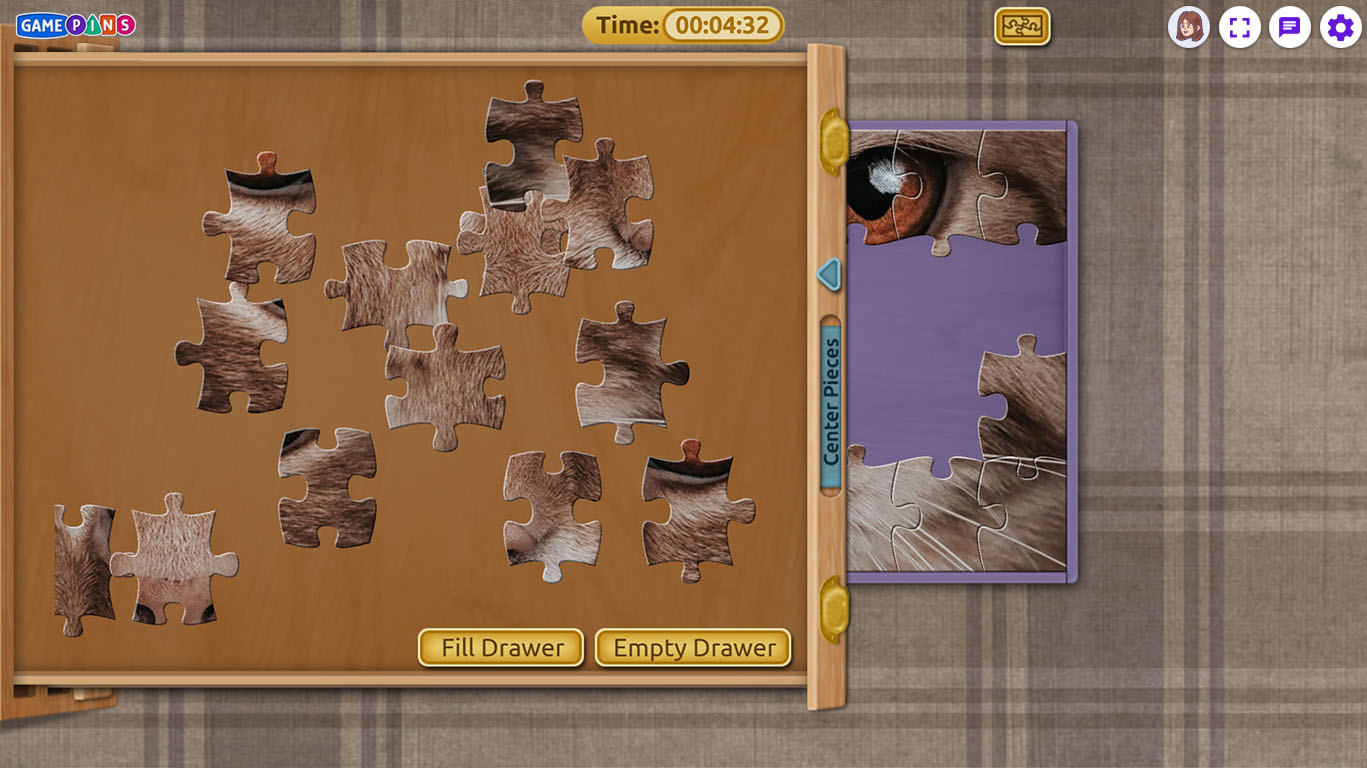Screen dimensions: 1367x768
Task: Collapse the drawer with the blue arrow
Action: 828,274
